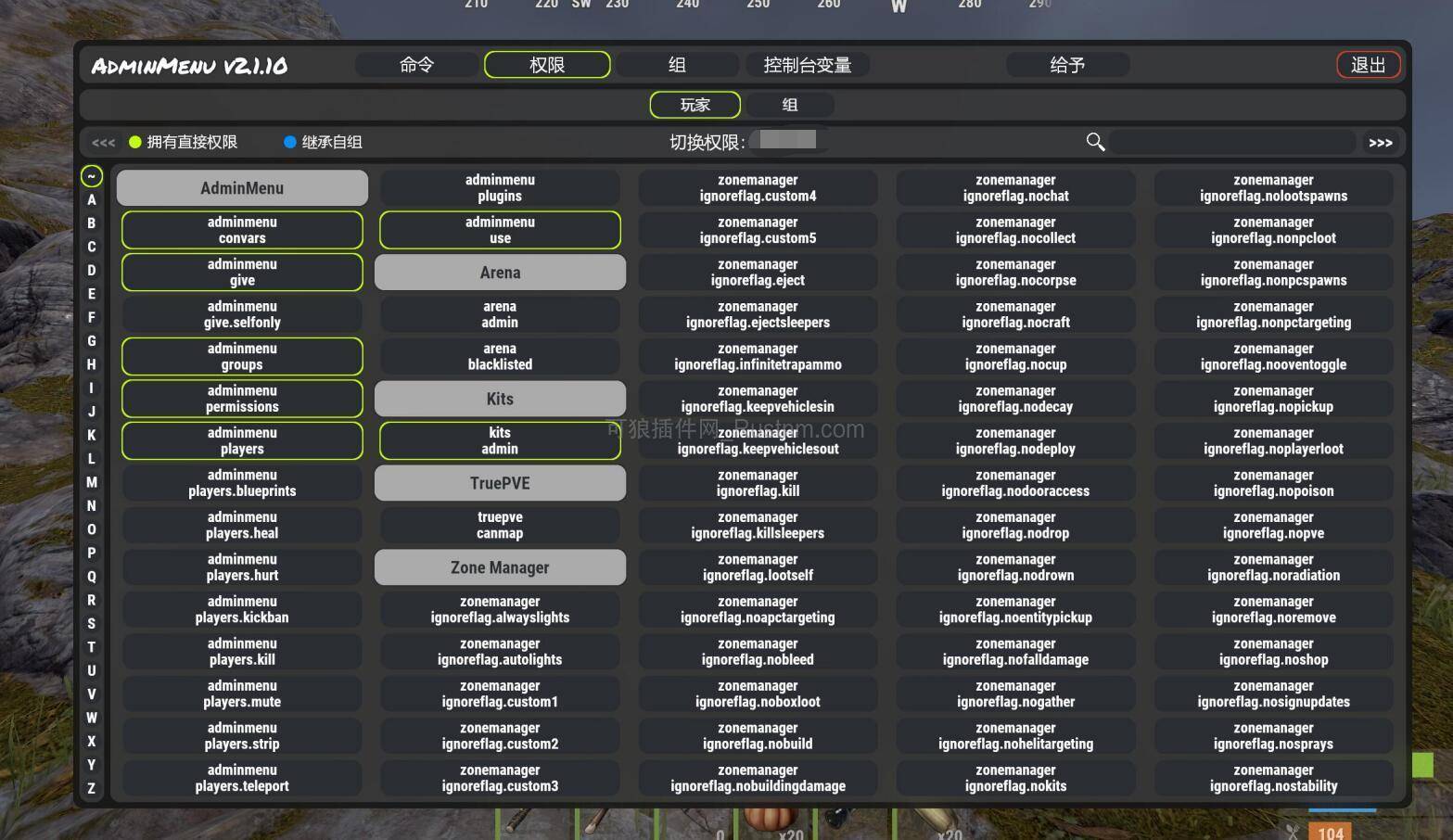The width and height of the screenshot is (1453, 840).
Task: Click the search input field
Action: pyautogui.click(x=1233, y=142)
